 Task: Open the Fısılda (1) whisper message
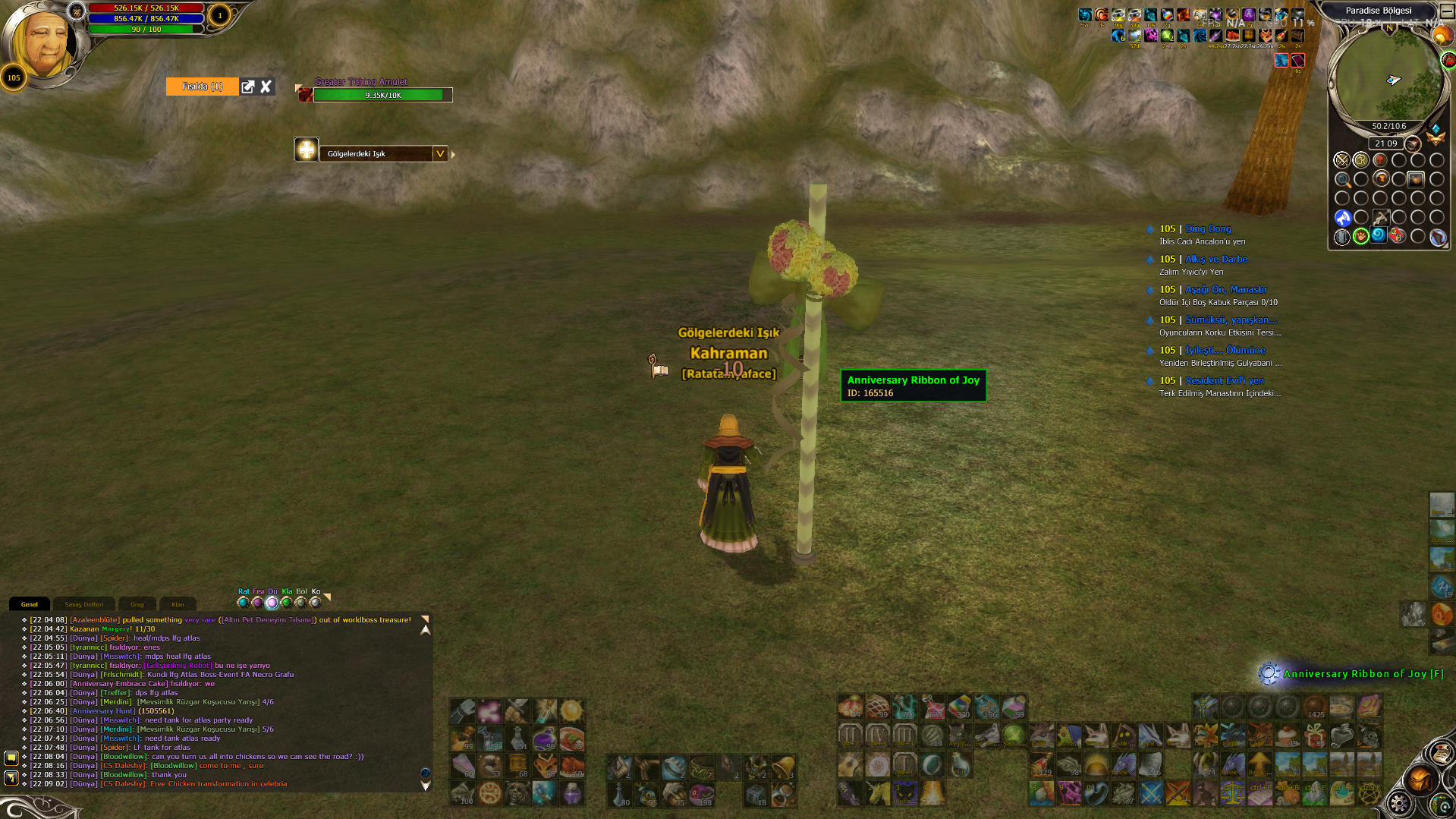[203, 87]
